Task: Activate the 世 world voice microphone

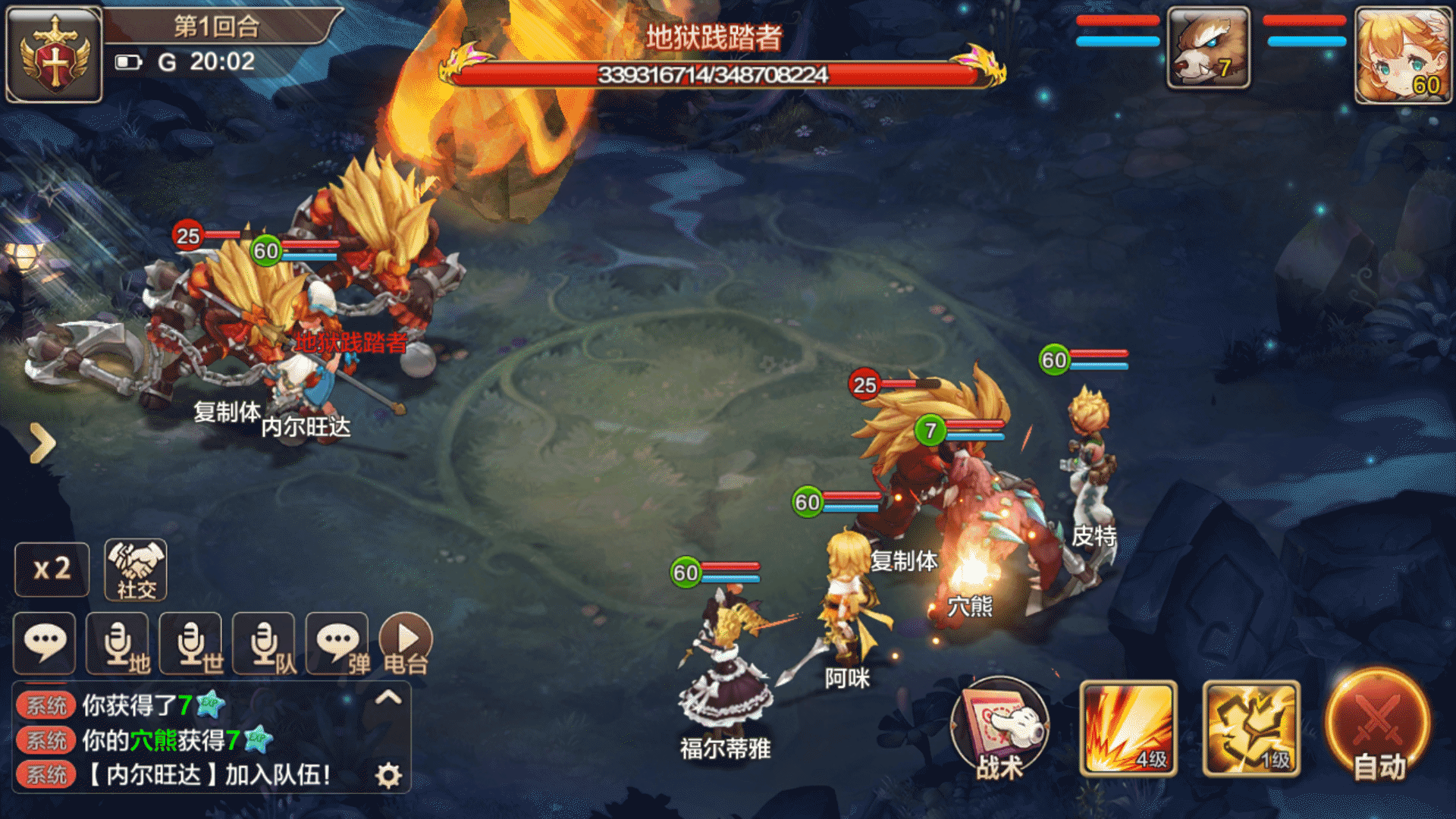Action: (x=192, y=644)
